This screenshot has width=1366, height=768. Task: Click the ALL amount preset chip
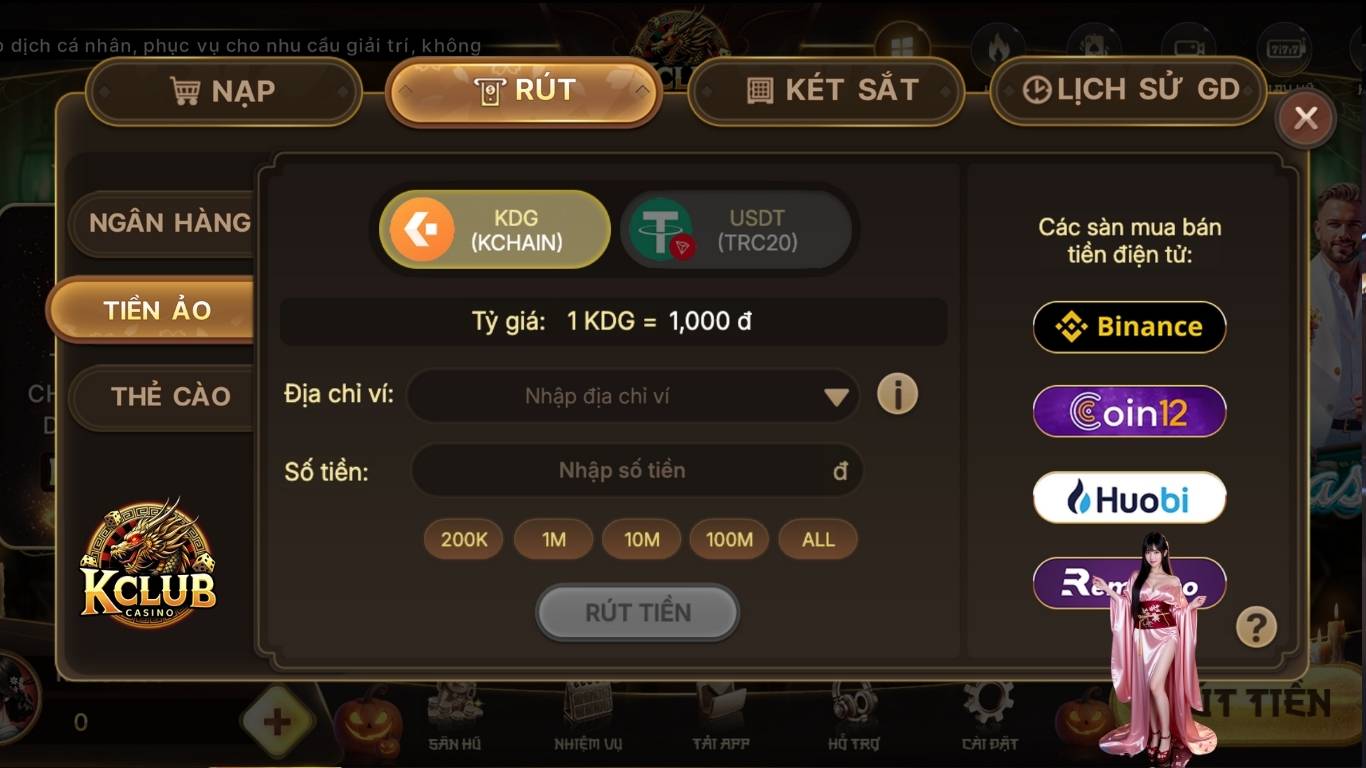point(817,539)
